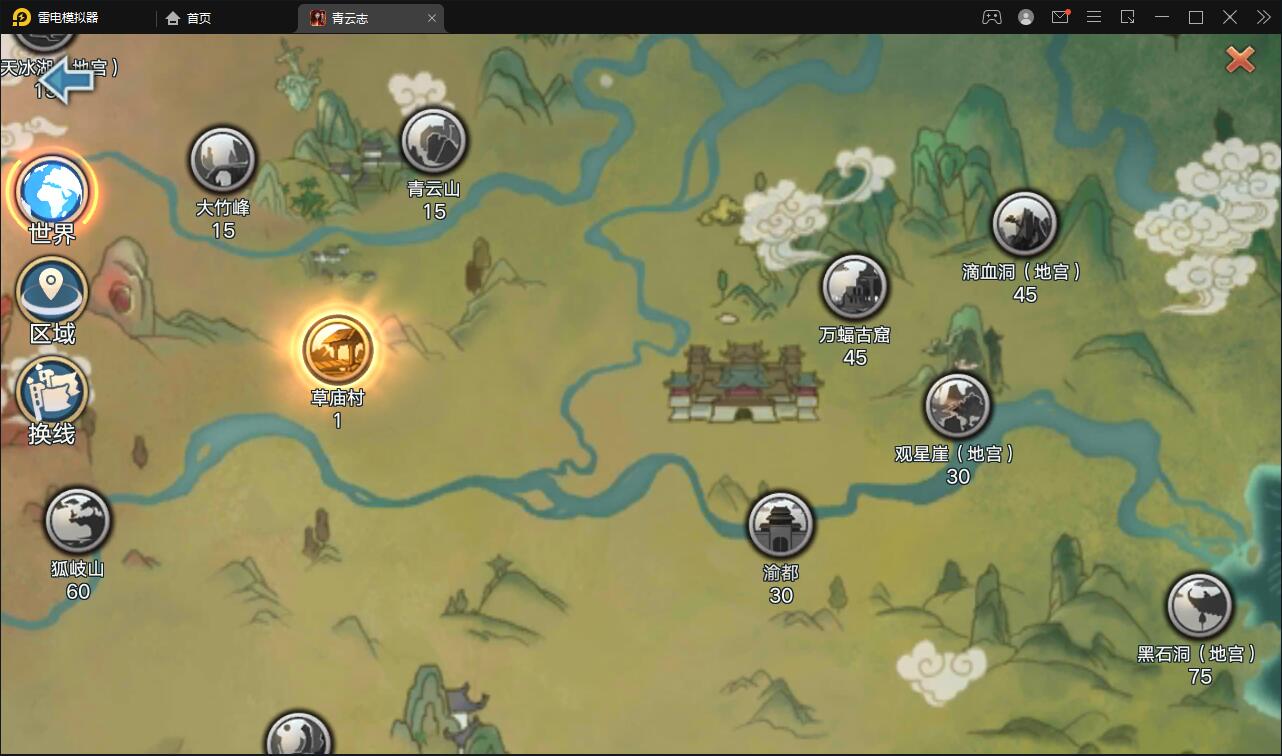Open the 换线 line switch option

52,391
